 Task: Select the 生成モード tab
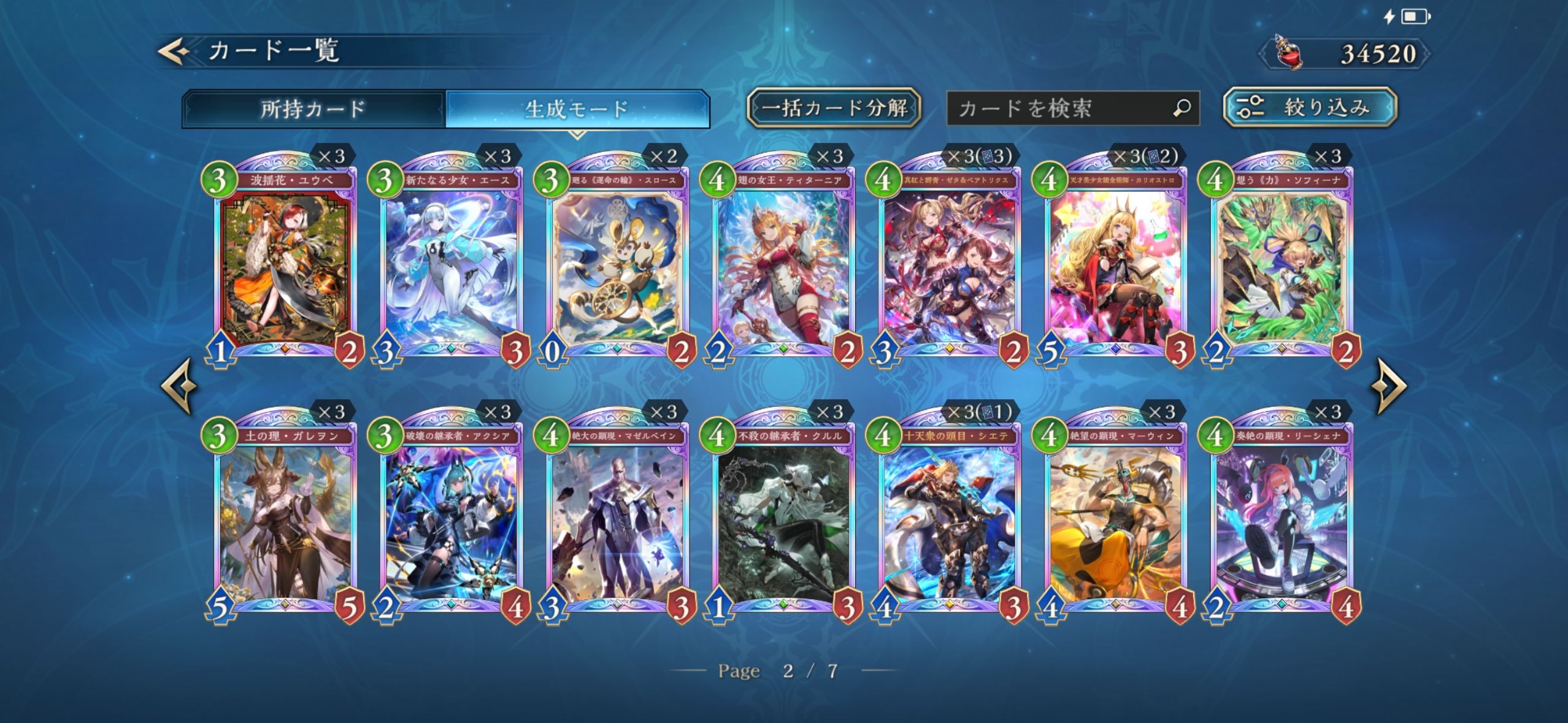click(x=577, y=109)
